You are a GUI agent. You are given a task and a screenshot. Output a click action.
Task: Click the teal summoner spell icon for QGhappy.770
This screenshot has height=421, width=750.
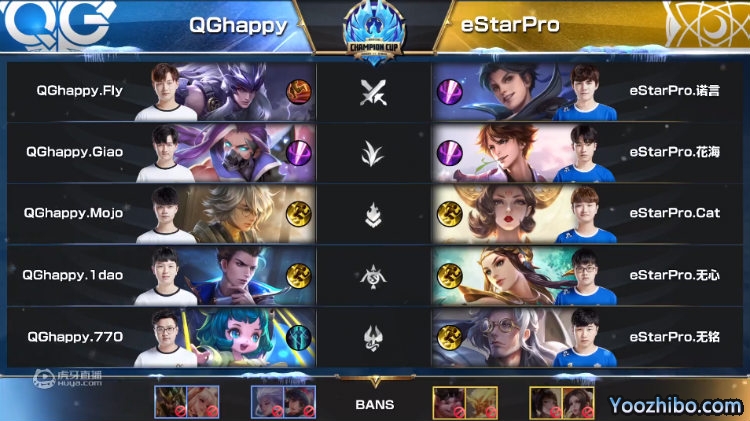[x=298, y=337]
